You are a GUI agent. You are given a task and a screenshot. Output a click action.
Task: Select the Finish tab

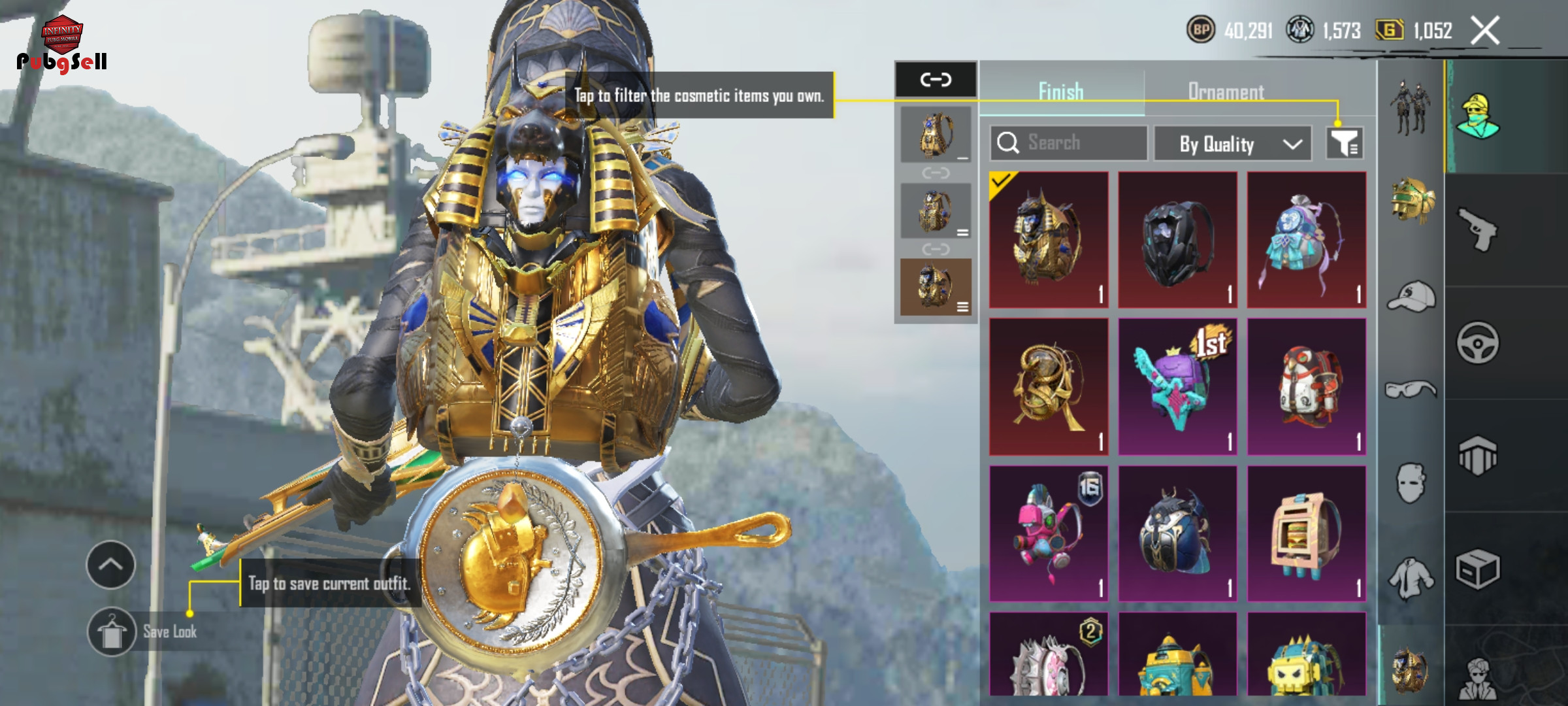(1061, 92)
